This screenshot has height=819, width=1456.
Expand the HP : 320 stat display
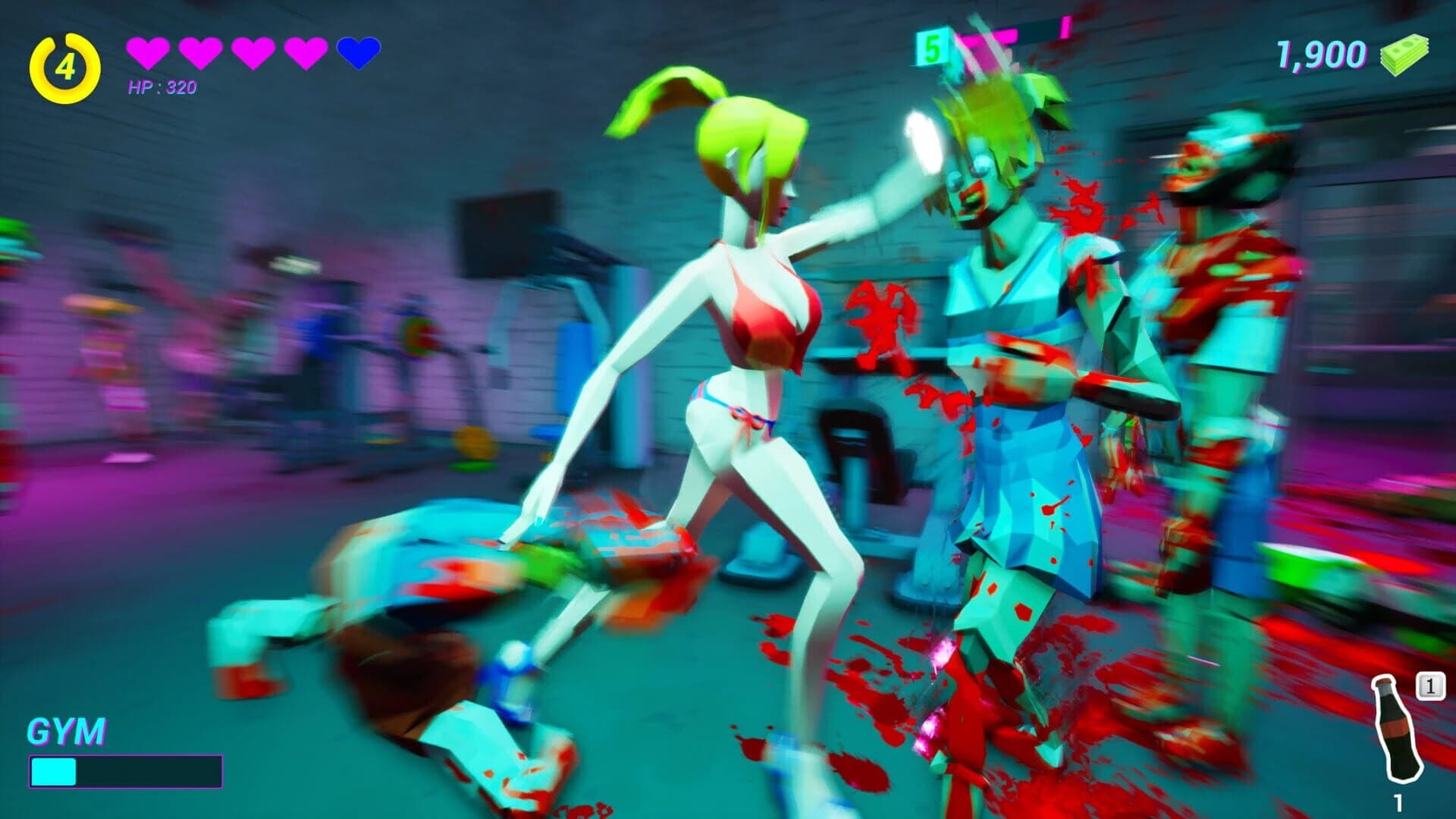tap(161, 86)
